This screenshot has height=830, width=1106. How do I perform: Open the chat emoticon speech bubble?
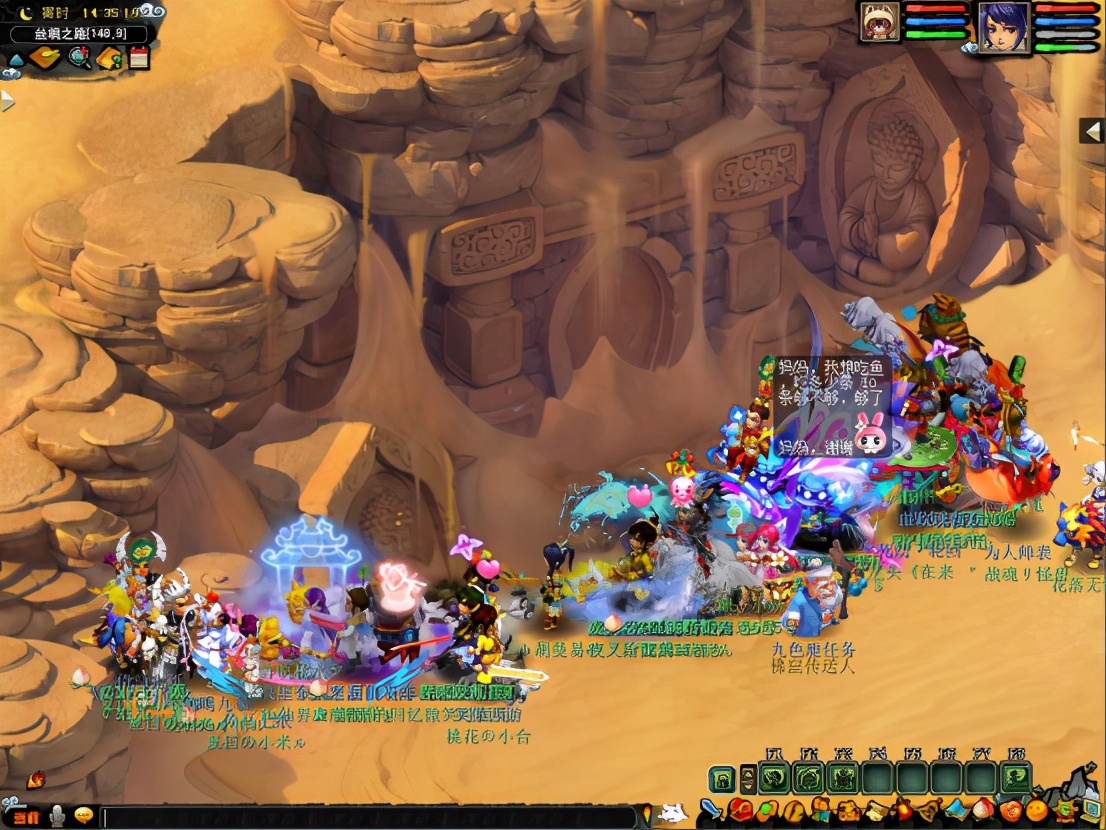83,815
